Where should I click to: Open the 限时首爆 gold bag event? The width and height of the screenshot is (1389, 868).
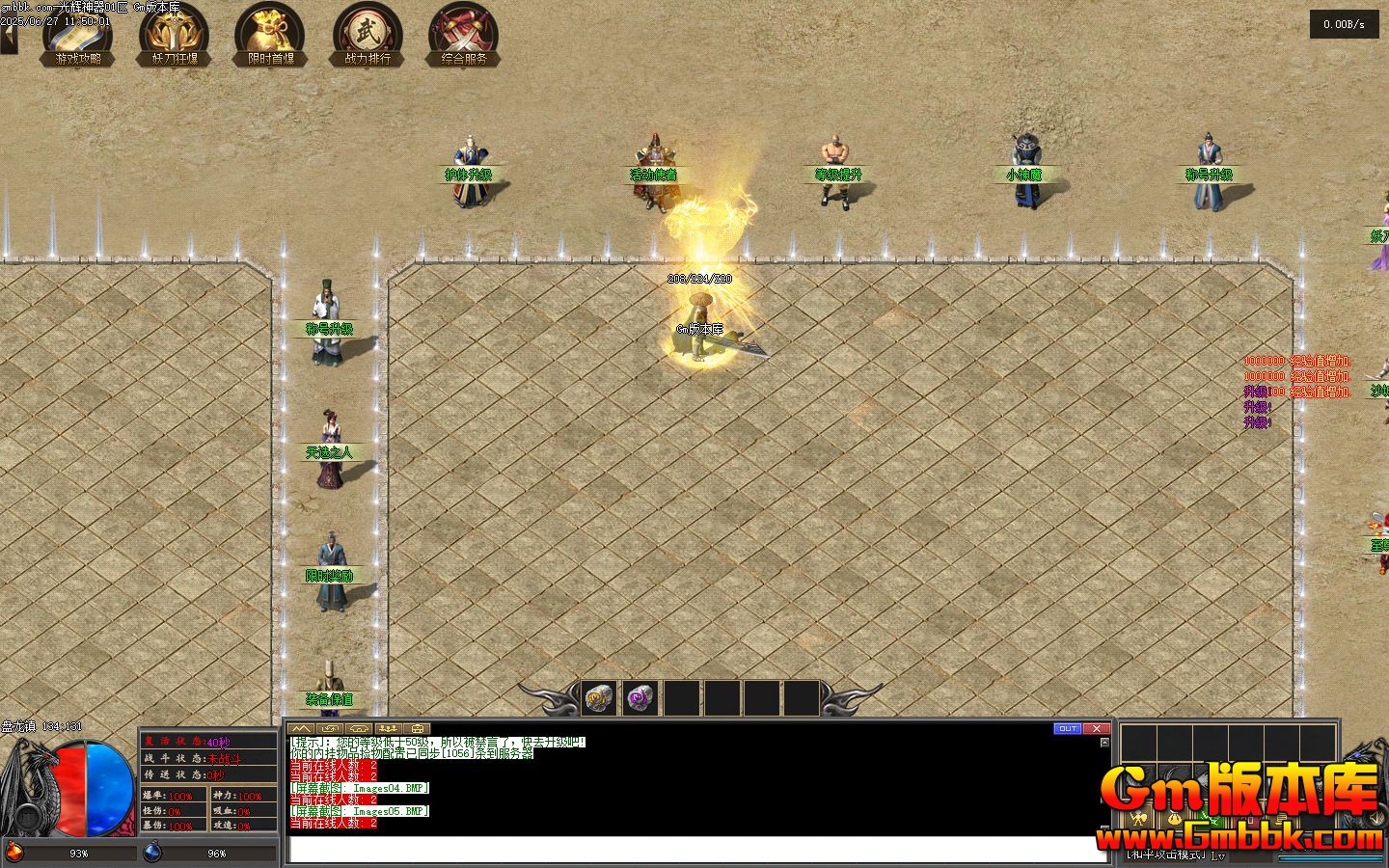coord(271,35)
